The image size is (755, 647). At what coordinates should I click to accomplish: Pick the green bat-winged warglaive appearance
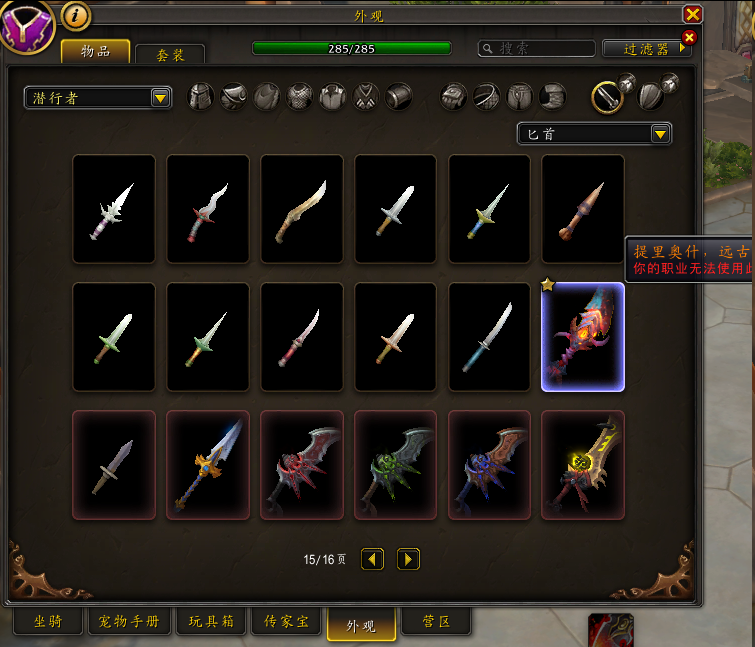(396, 465)
